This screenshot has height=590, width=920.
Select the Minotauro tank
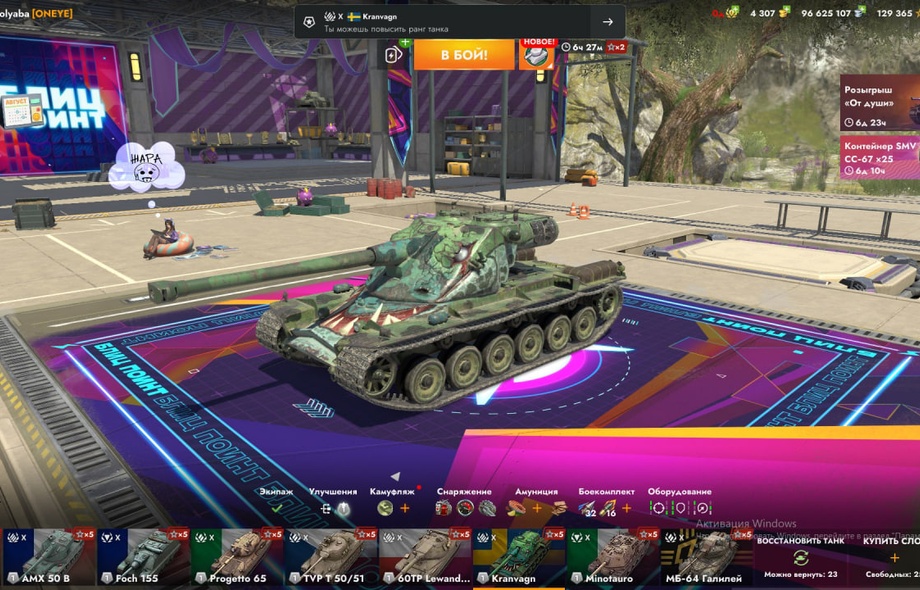(612, 558)
